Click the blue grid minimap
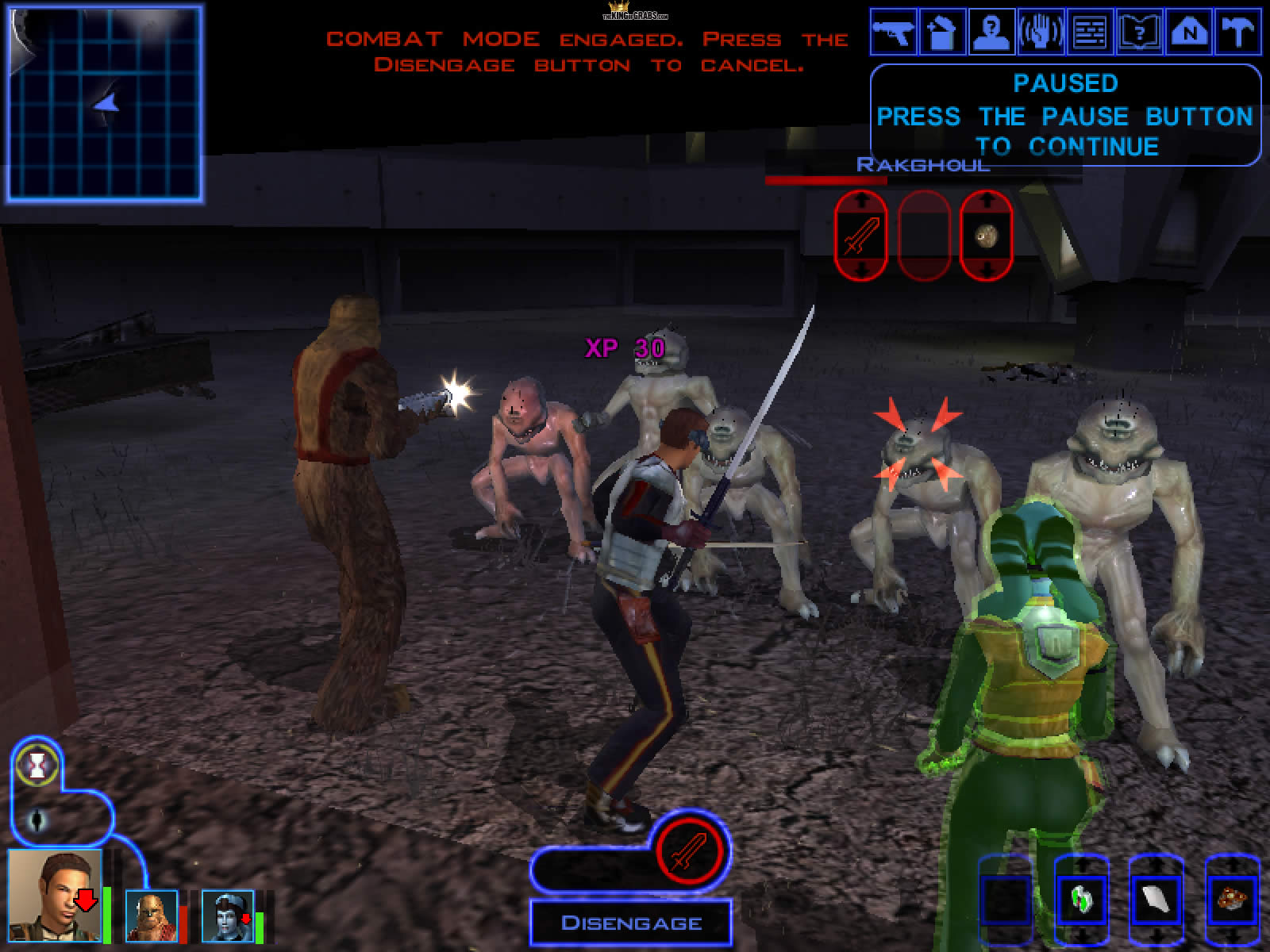This screenshot has width=1270, height=952. (103, 103)
